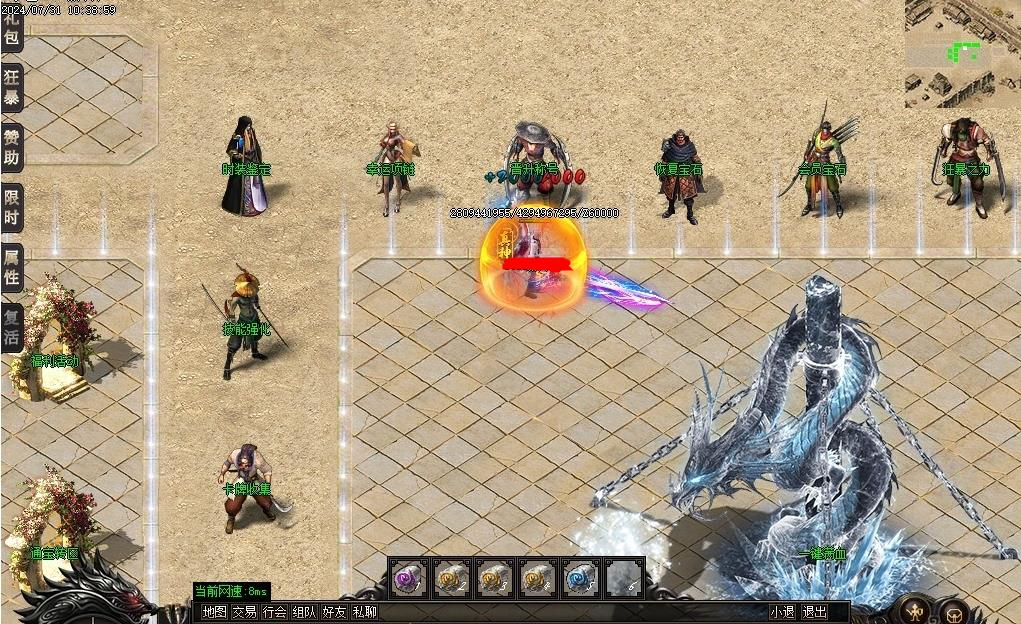Click 小退 to return to character select
Image resolution: width=1021 pixels, height=624 pixels.
coord(782,612)
